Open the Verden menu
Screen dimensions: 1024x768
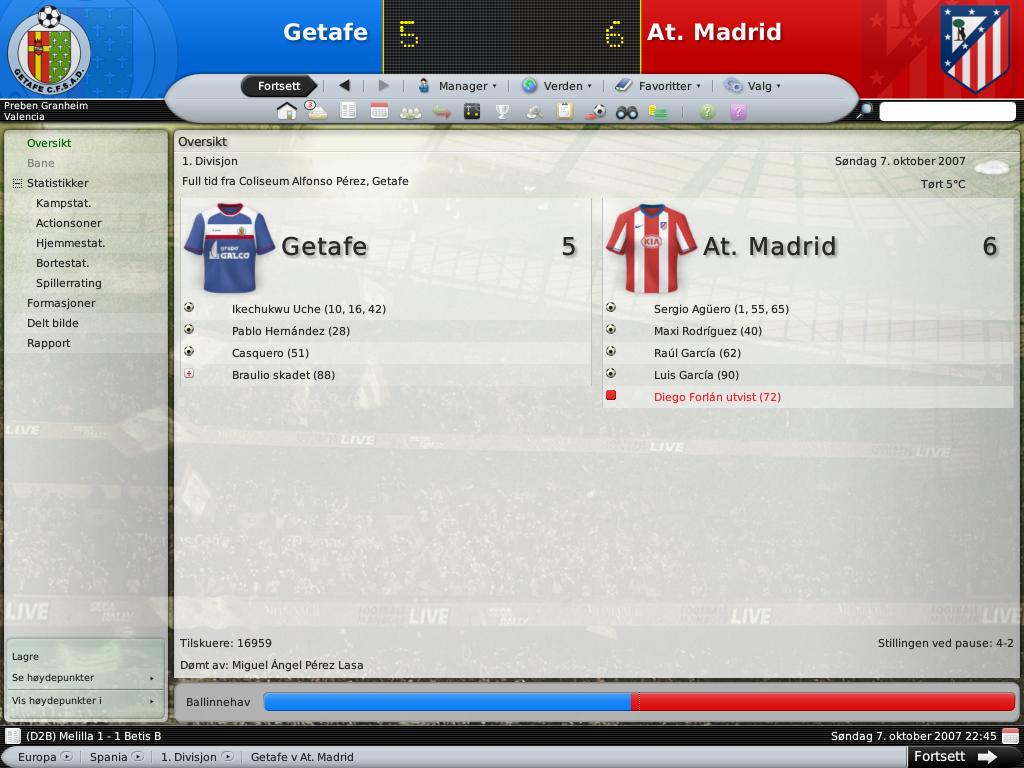557,86
